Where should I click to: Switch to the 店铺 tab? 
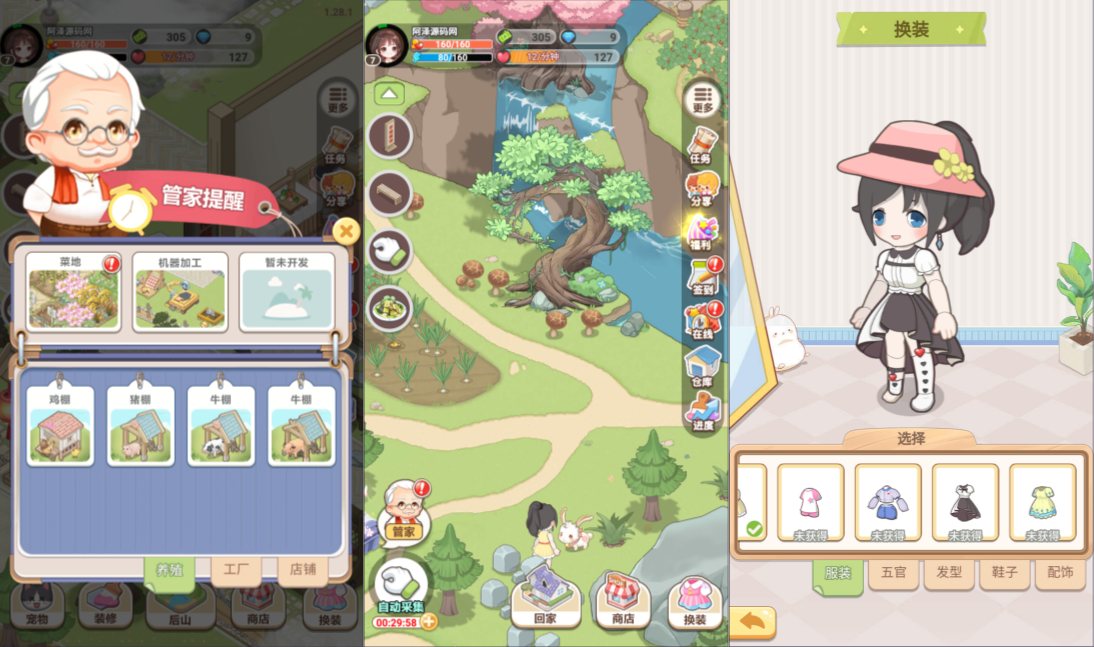302,570
